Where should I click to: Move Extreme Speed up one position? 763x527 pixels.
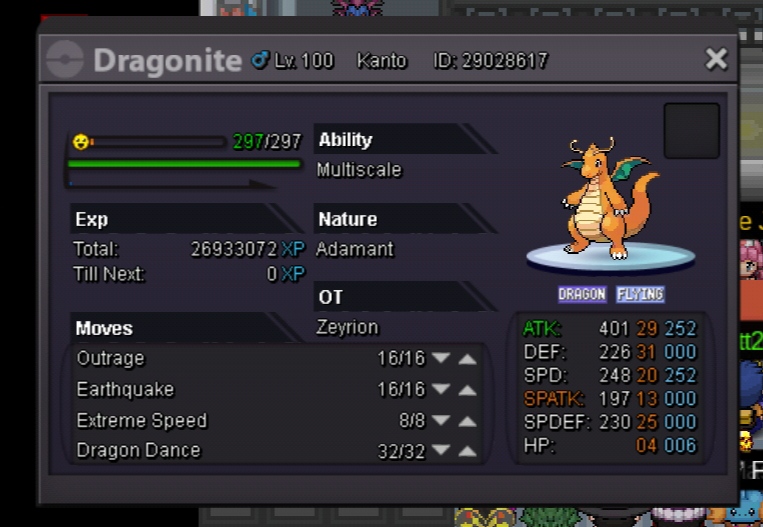467,421
